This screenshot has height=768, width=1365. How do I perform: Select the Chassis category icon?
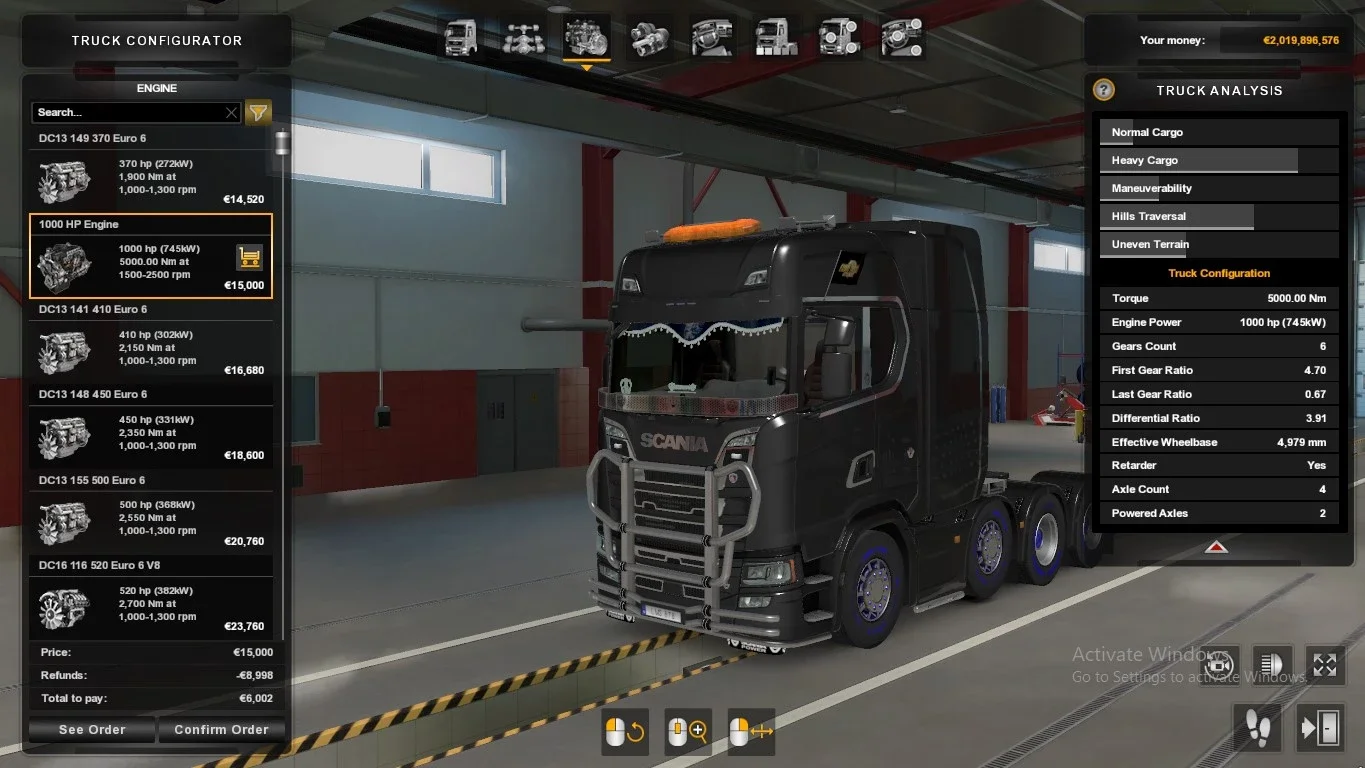(x=523, y=37)
